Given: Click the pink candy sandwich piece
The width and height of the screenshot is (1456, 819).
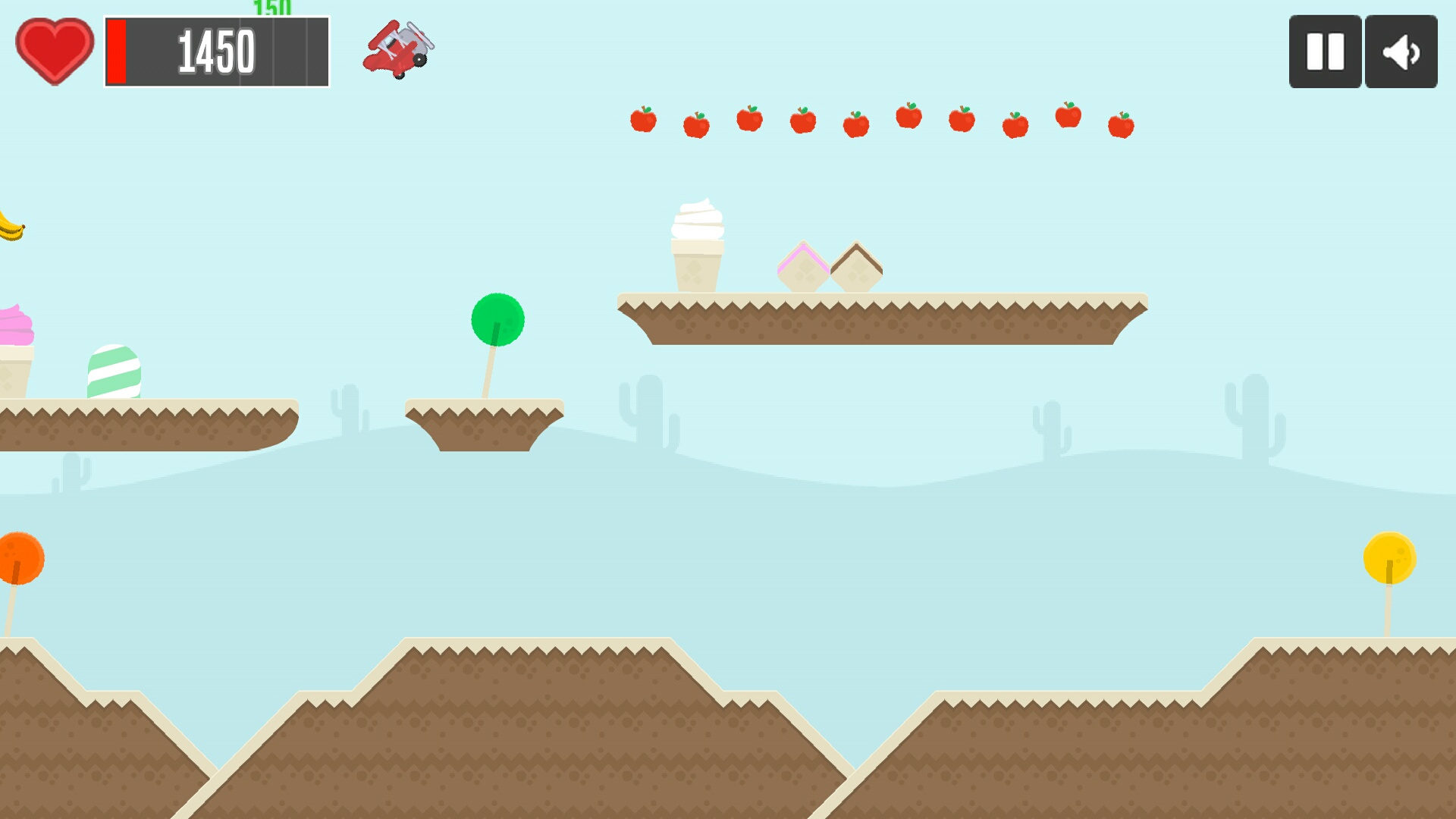Looking at the screenshot, I should [x=802, y=267].
